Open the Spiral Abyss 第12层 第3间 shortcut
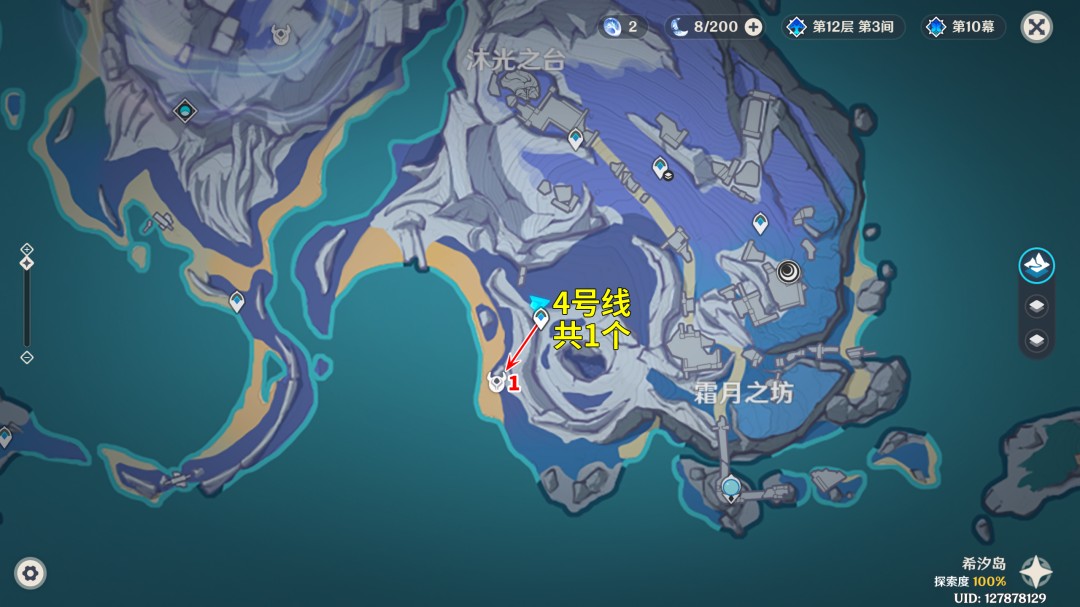Image resolution: width=1080 pixels, height=607 pixels. 842,27
